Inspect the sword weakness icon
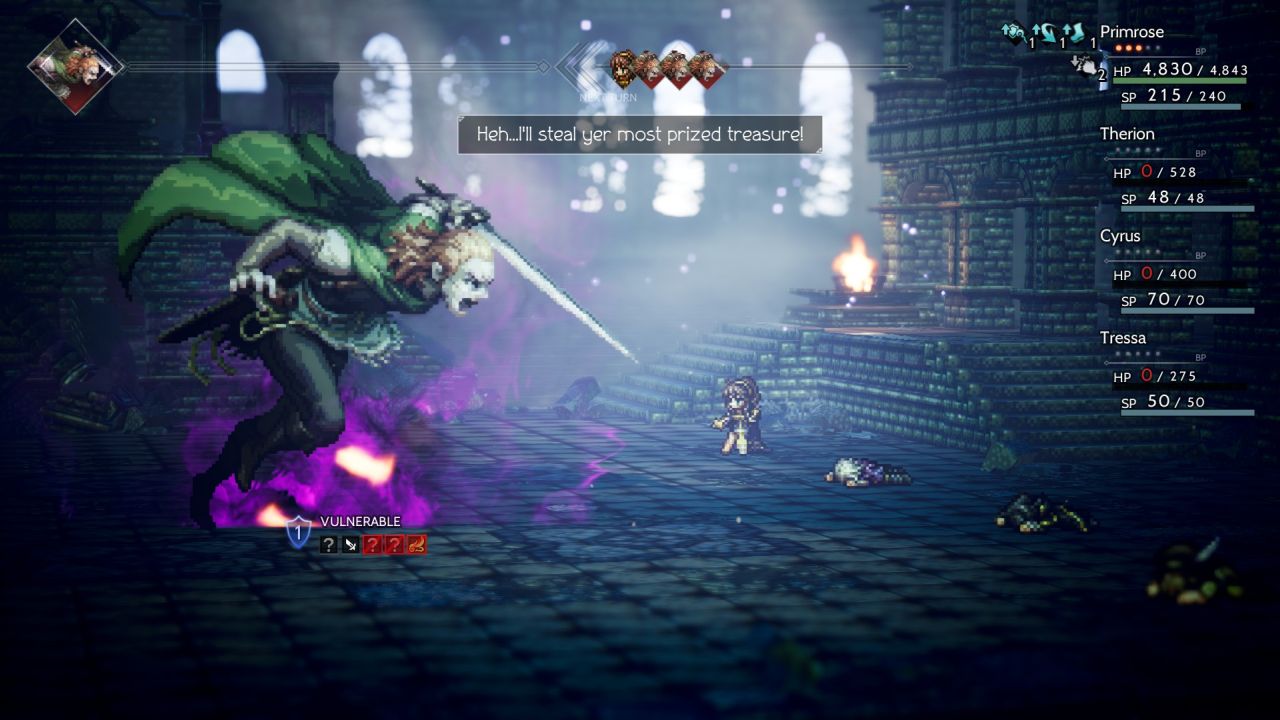This screenshot has width=1280, height=720. click(x=350, y=545)
